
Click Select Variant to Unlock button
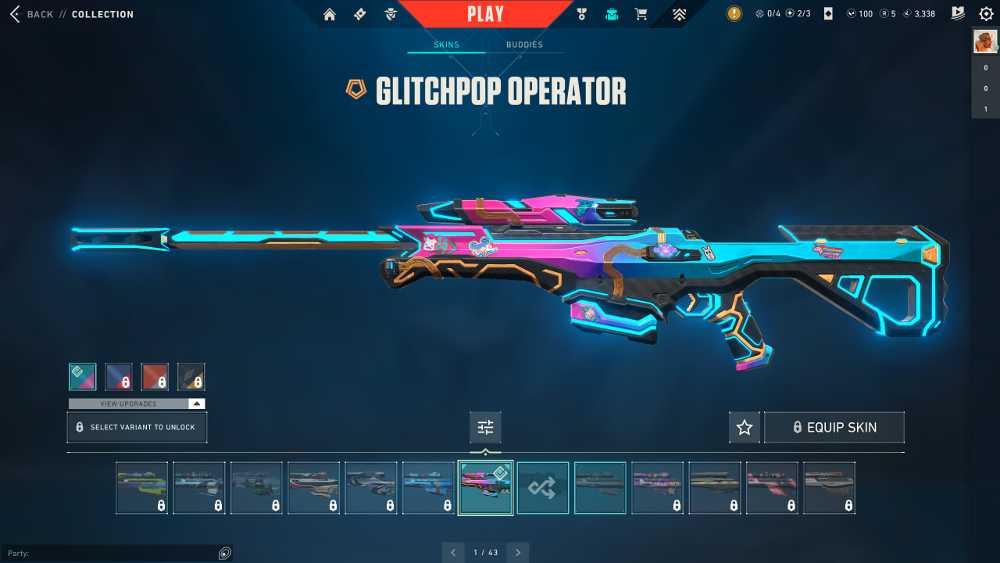coord(137,427)
